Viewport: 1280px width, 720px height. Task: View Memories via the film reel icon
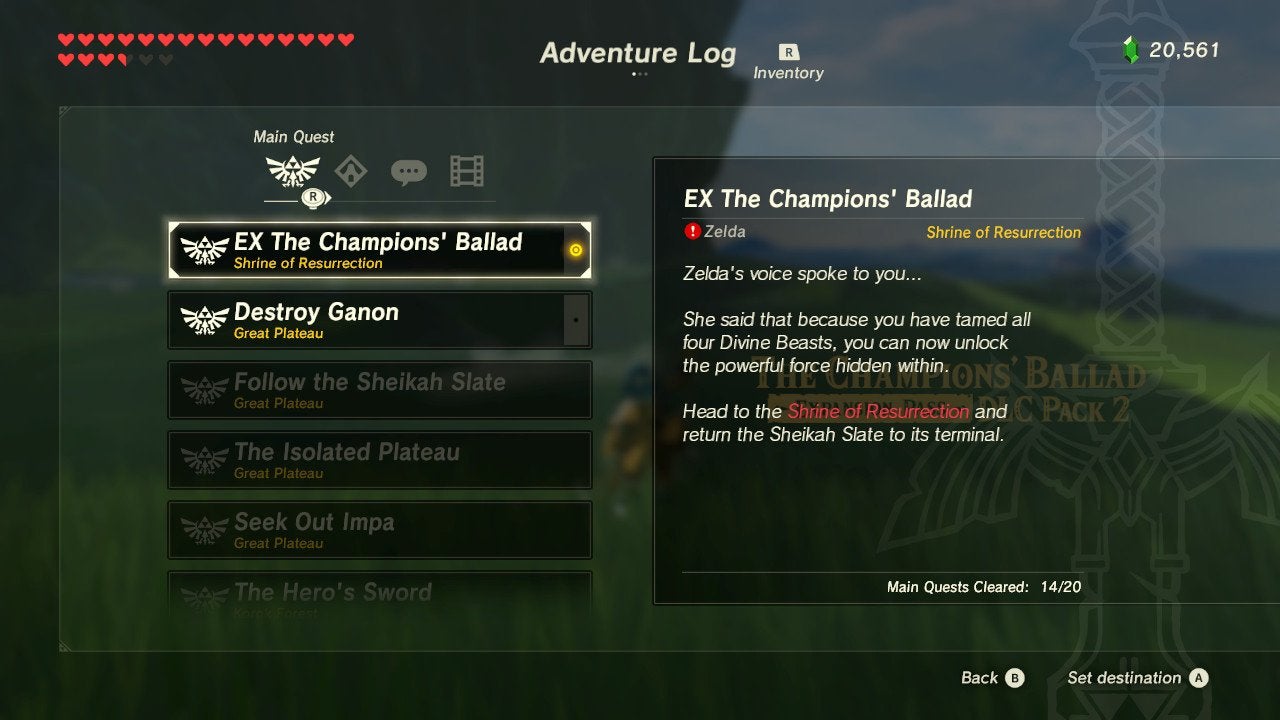click(x=466, y=170)
